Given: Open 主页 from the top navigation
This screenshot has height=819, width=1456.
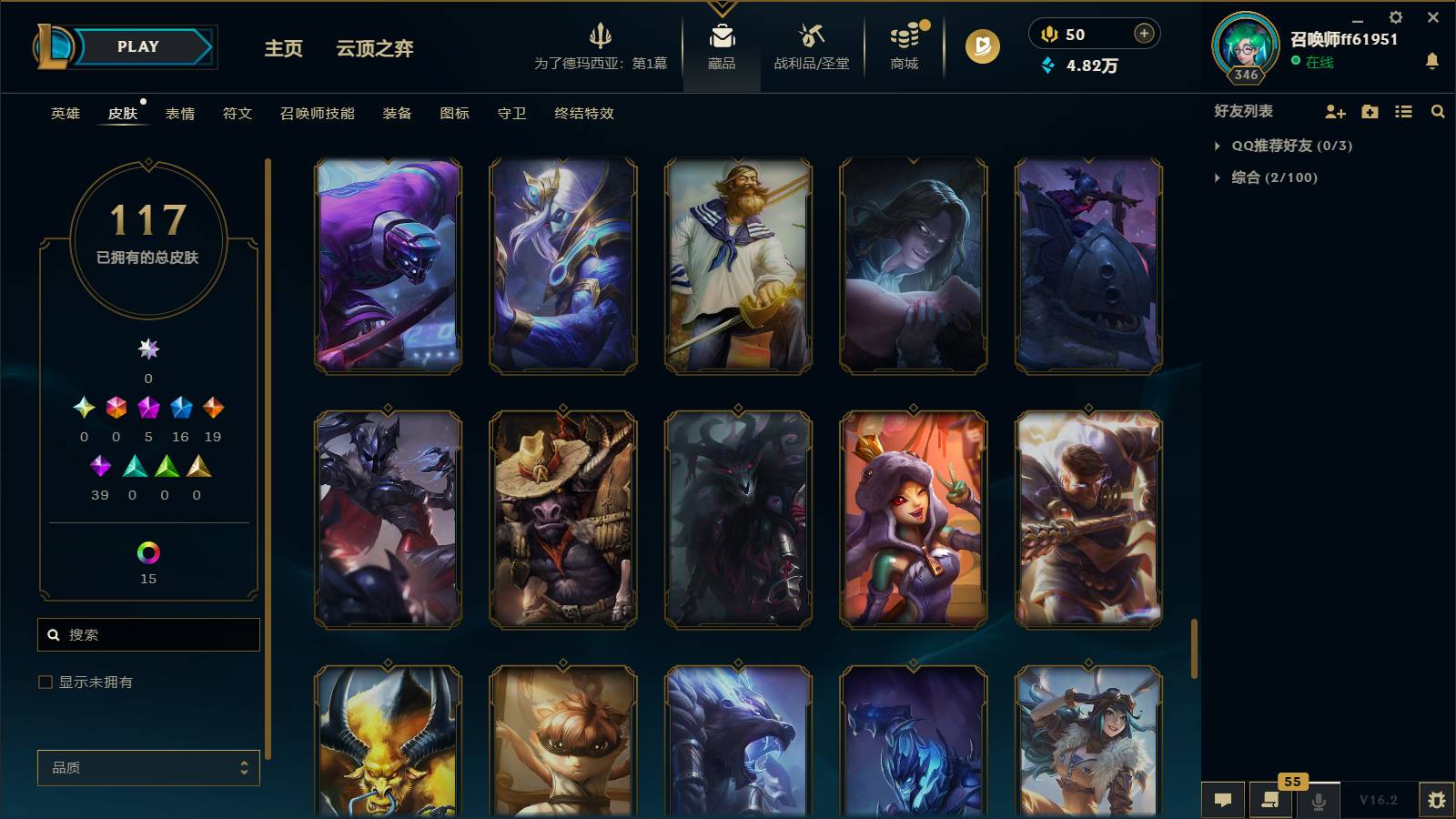Looking at the screenshot, I should (x=283, y=48).
